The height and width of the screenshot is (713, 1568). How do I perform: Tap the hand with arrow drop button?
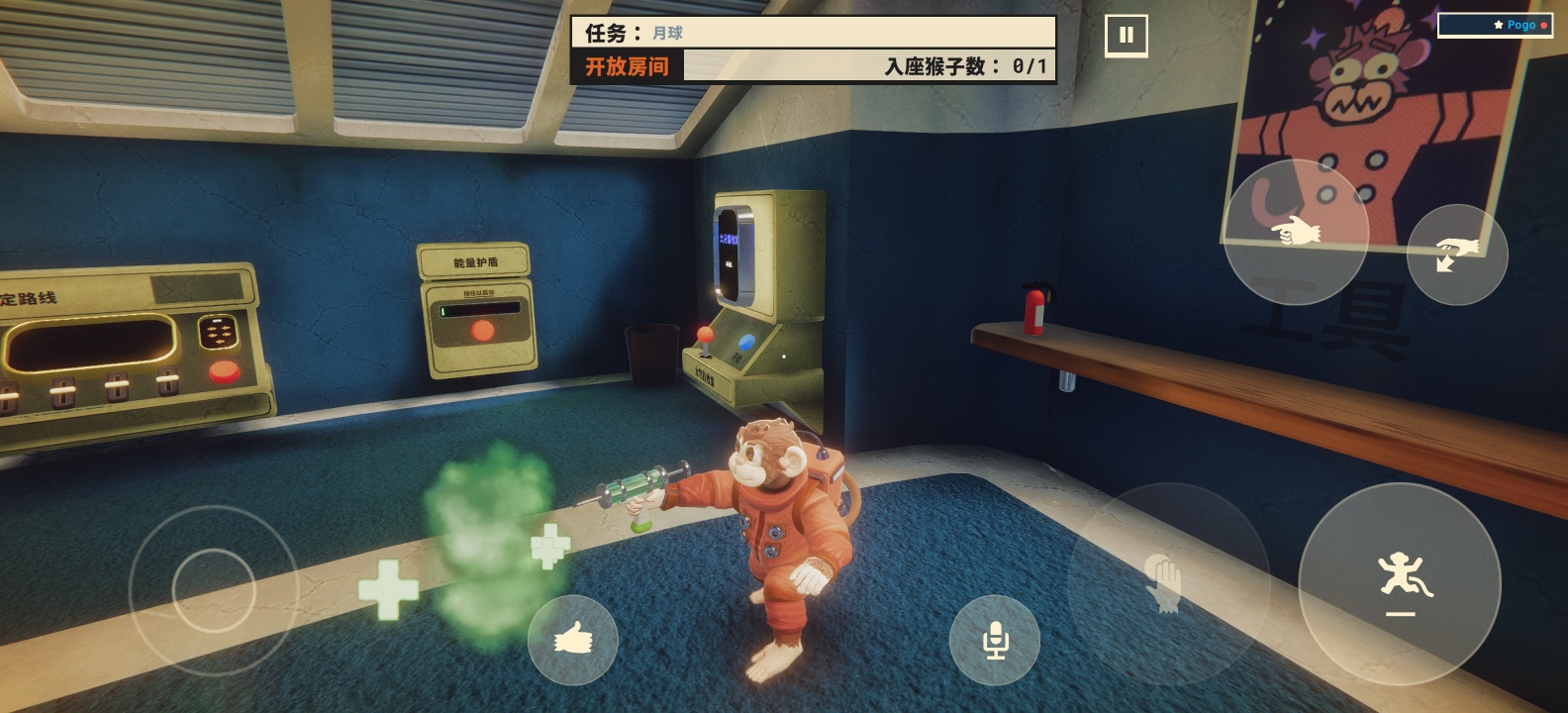(x=1456, y=255)
